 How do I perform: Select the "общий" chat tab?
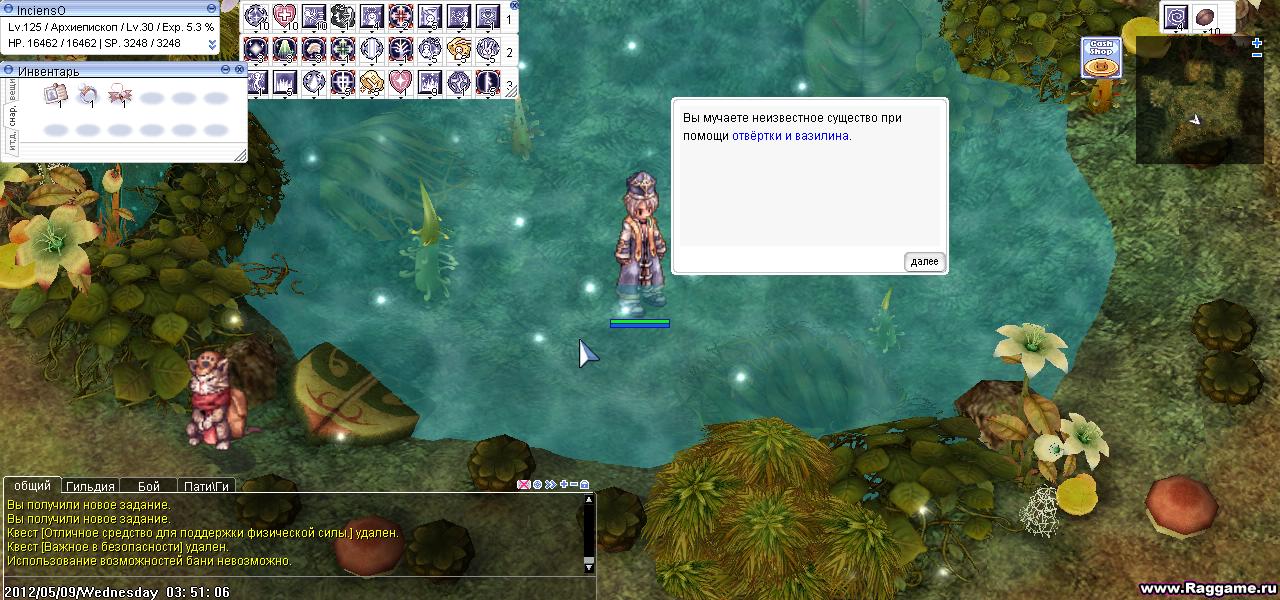click(x=33, y=486)
